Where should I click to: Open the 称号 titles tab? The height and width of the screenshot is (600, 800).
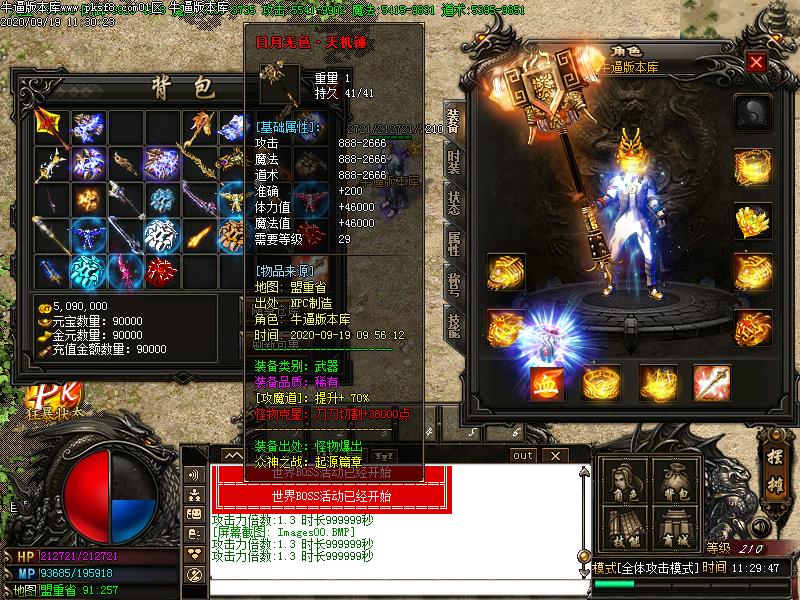tap(453, 283)
